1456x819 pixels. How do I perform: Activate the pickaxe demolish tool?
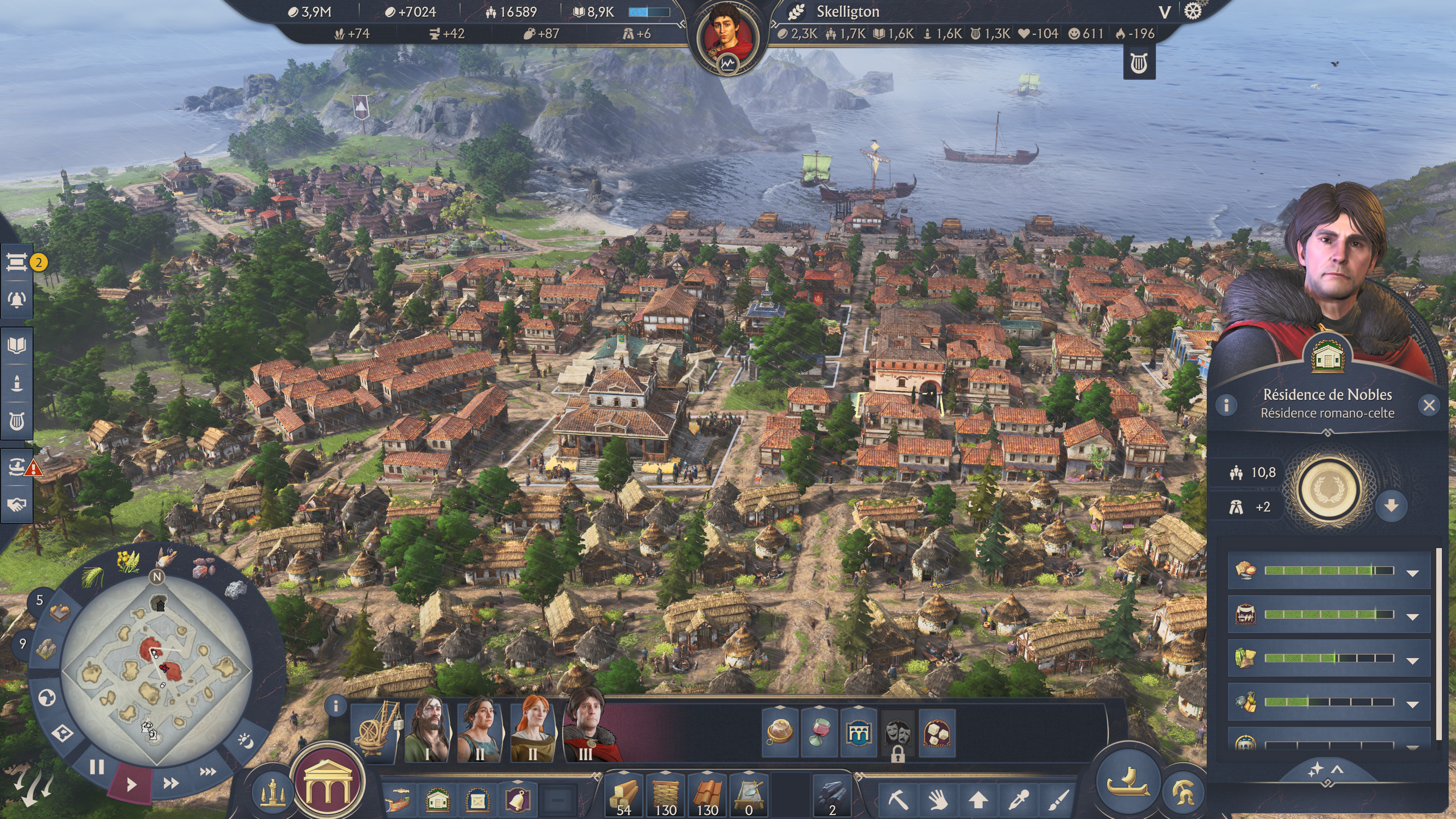[x=899, y=800]
